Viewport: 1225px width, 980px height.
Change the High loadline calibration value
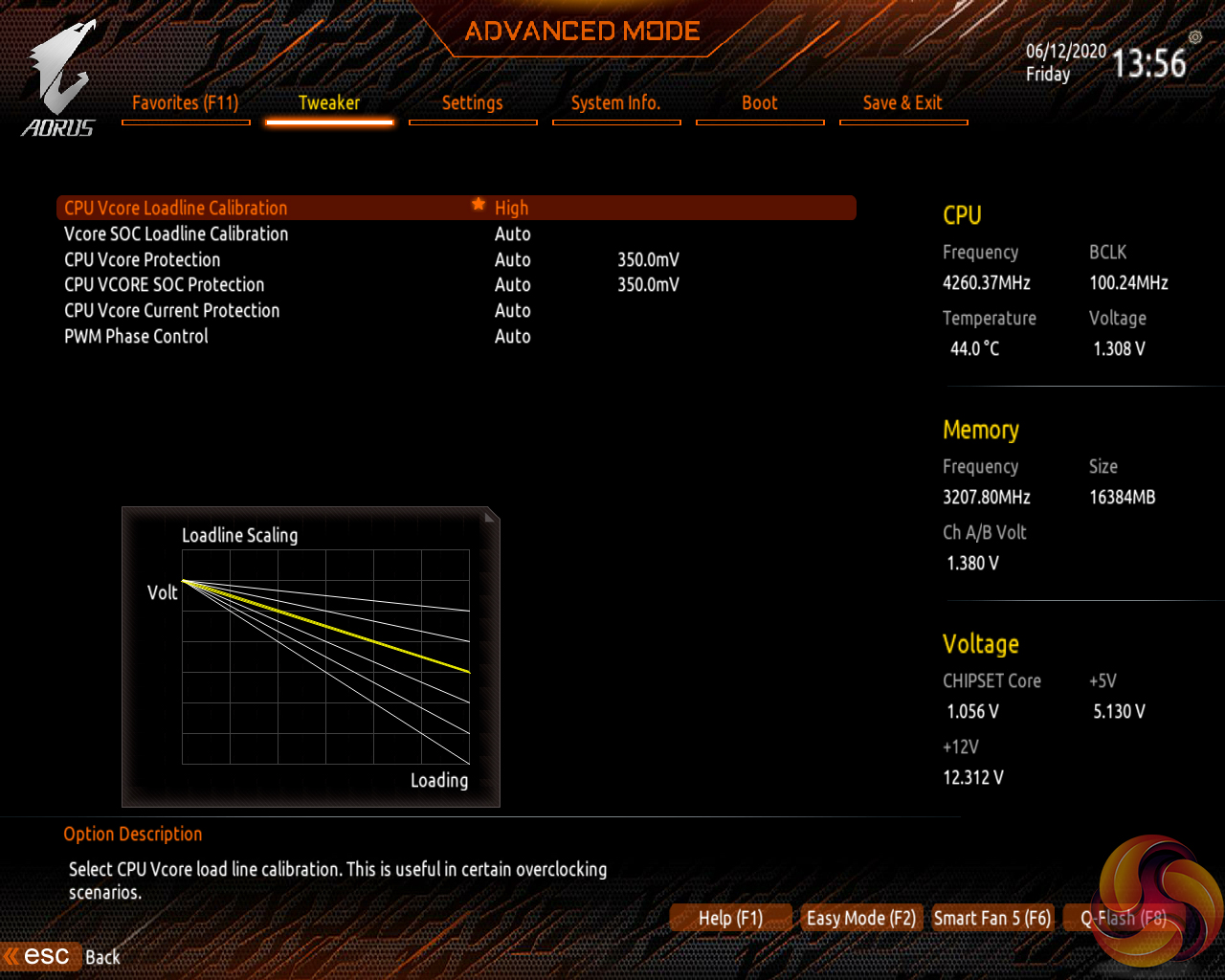[512, 208]
